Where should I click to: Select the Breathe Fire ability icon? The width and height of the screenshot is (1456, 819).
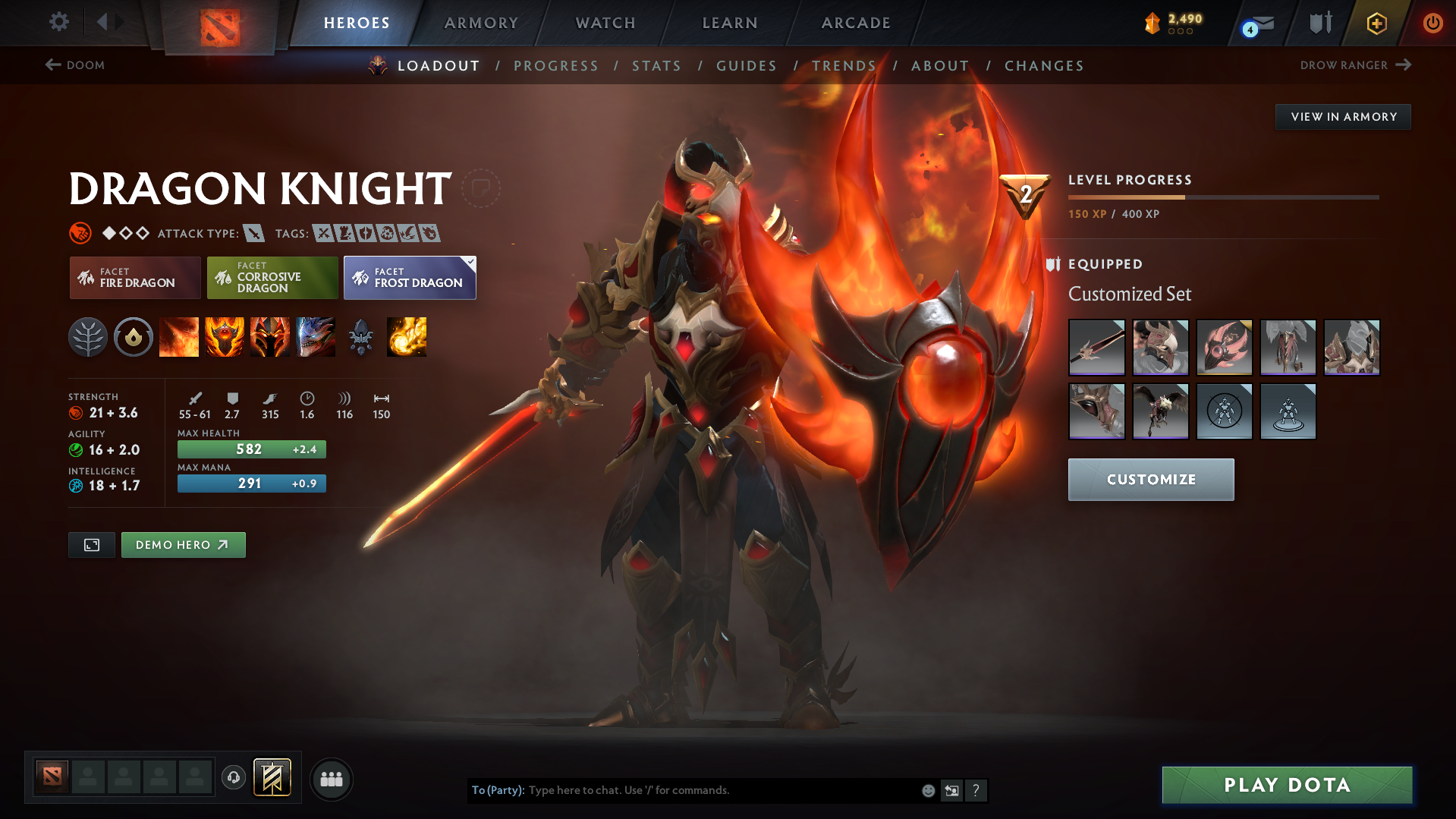(x=179, y=337)
